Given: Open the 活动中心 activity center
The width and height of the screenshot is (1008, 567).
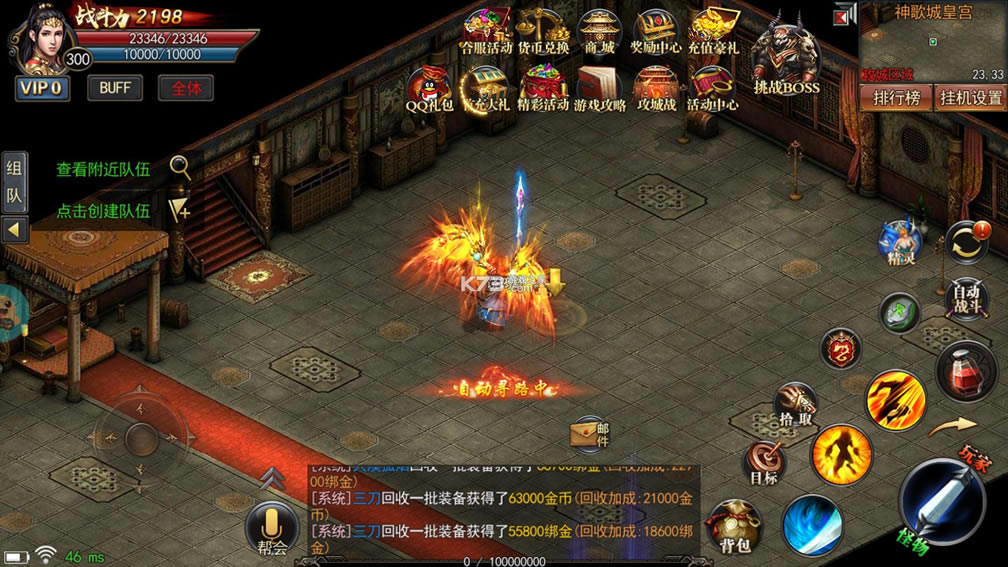Looking at the screenshot, I should coord(713,88).
